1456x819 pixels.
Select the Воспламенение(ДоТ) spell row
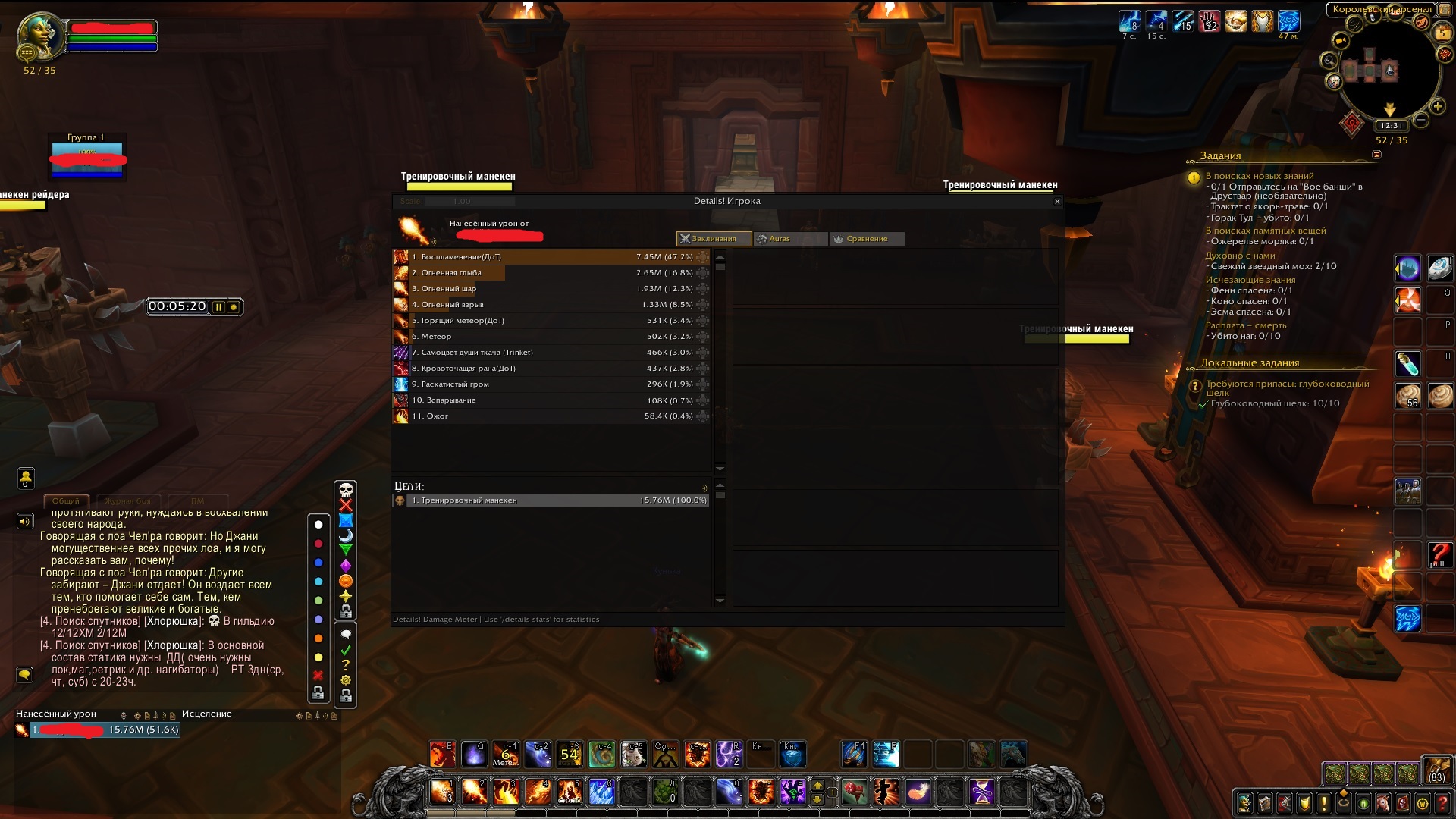pyautogui.click(x=551, y=257)
